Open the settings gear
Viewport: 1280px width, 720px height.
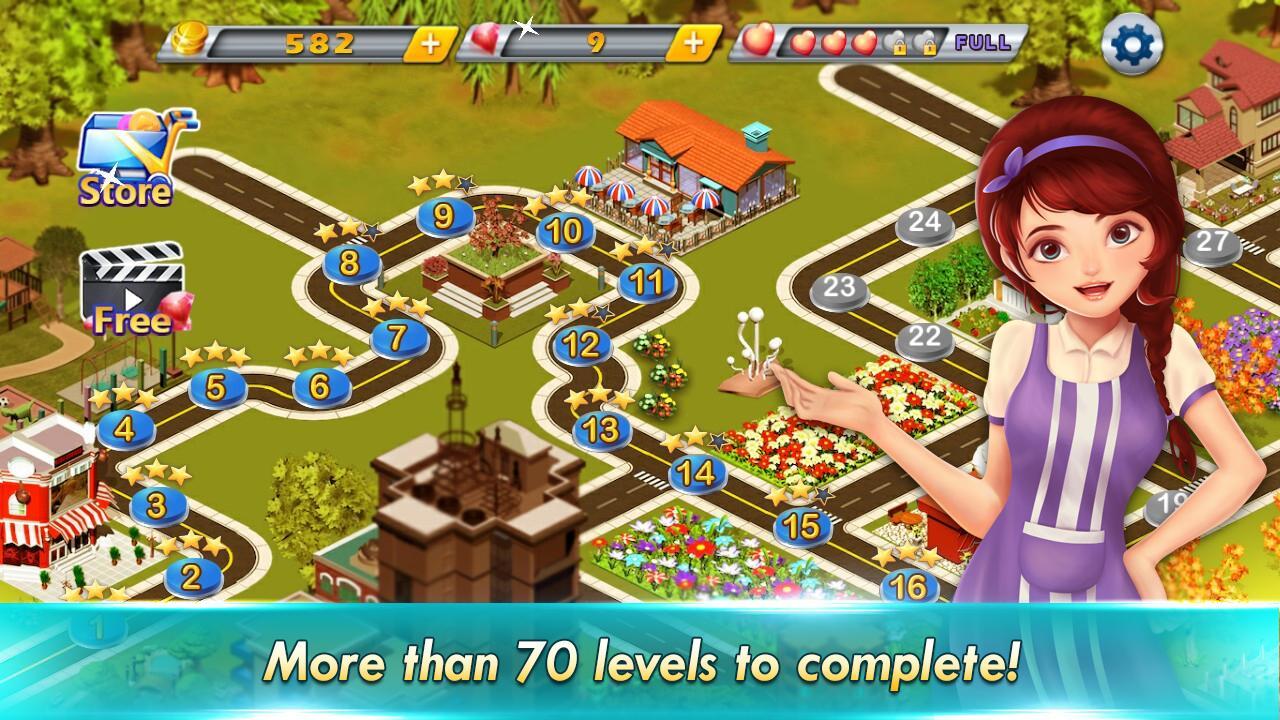(1130, 42)
